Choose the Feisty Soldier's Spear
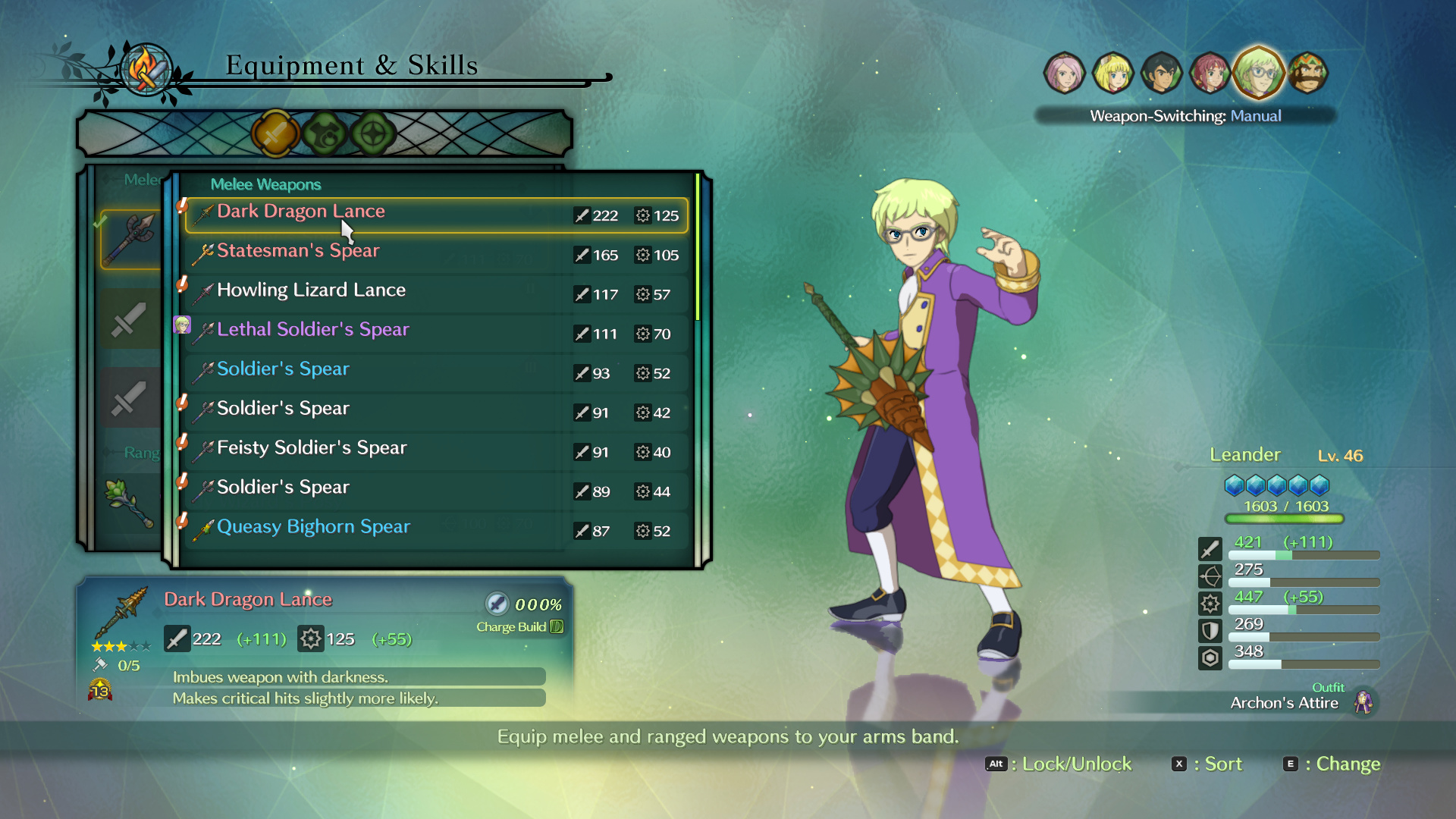This screenshot has height=819, width=1456. [x=436, y=451]
